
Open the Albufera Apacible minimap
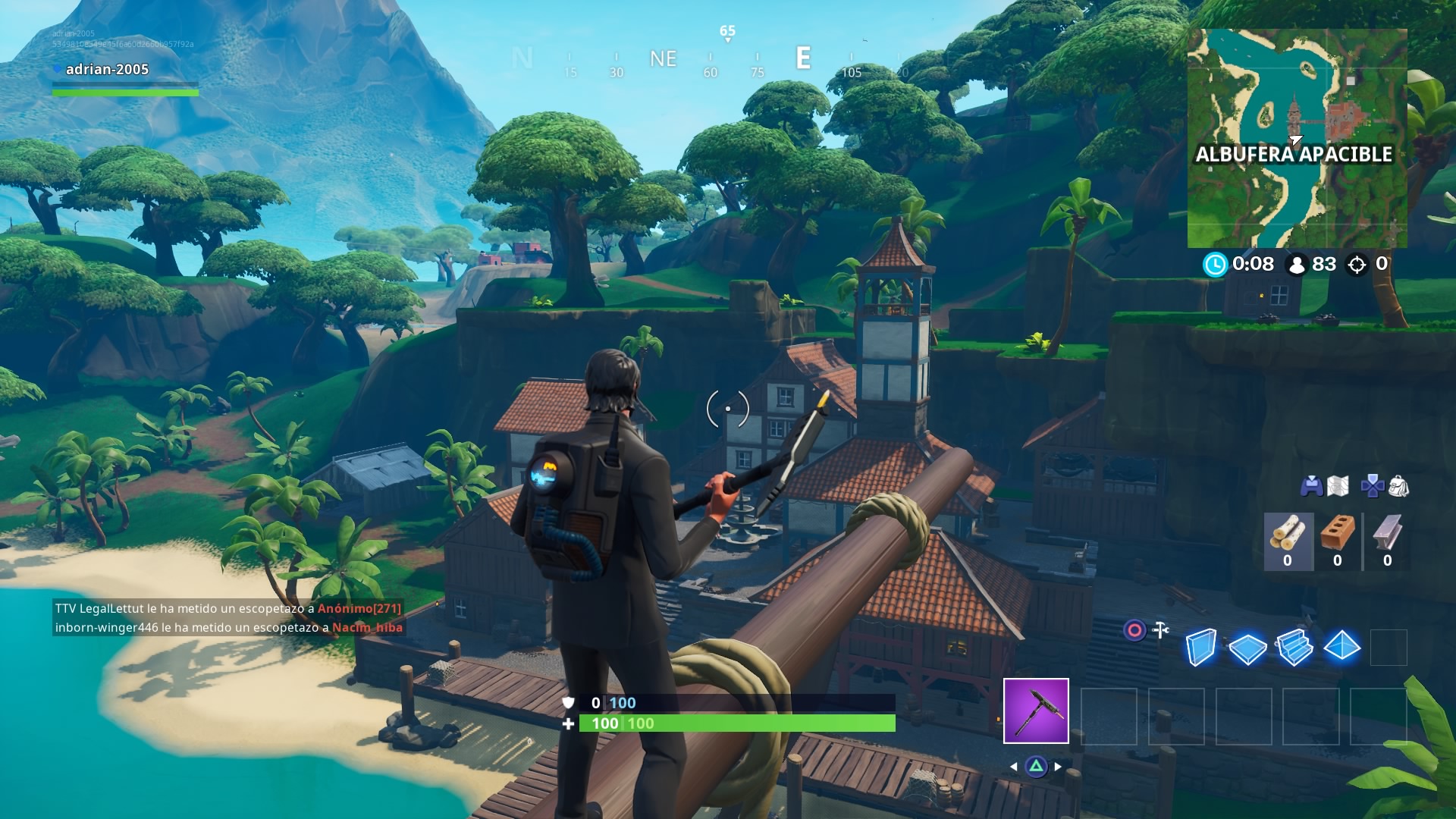[1297, 138]
